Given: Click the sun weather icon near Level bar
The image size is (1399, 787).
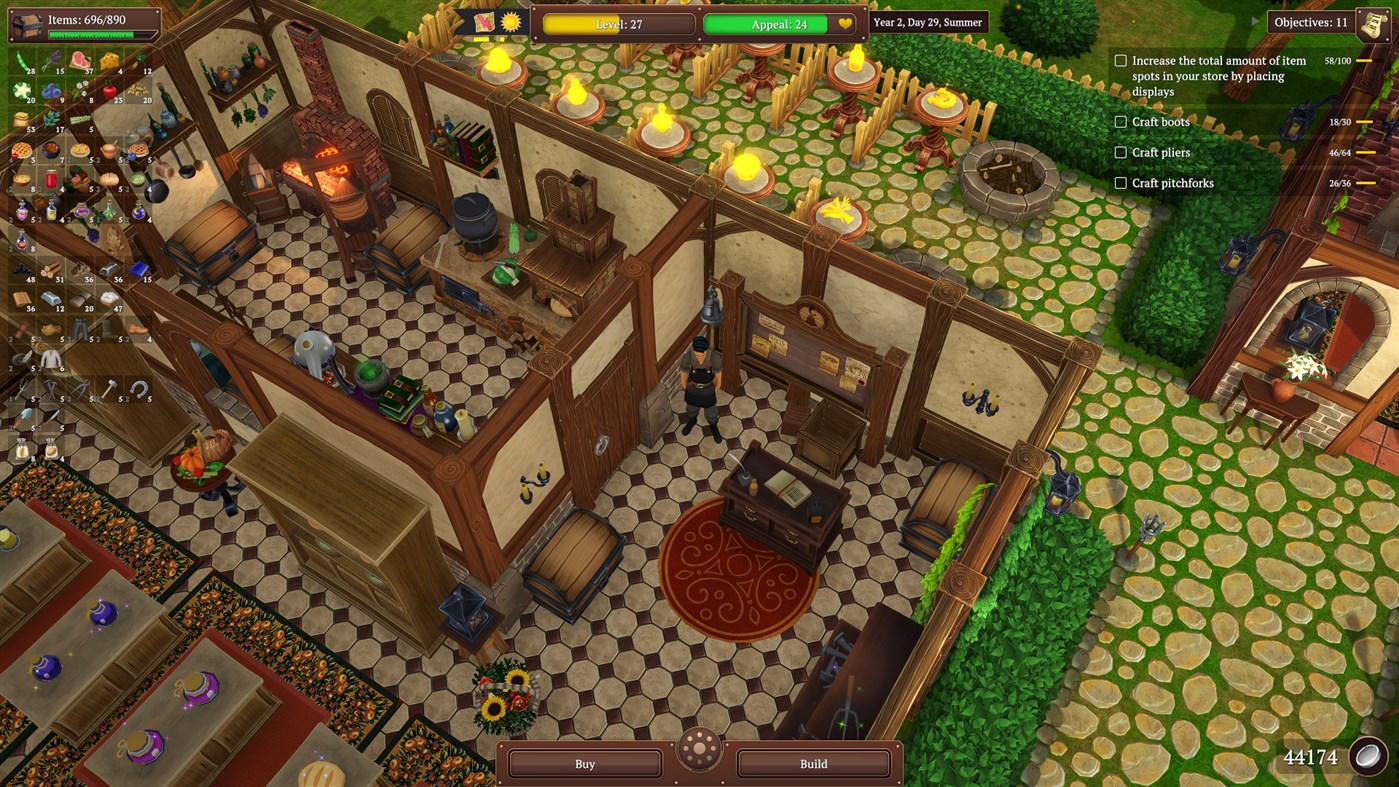Looking at the screenshot, I should pyautogui.click(x=511, y=24).
